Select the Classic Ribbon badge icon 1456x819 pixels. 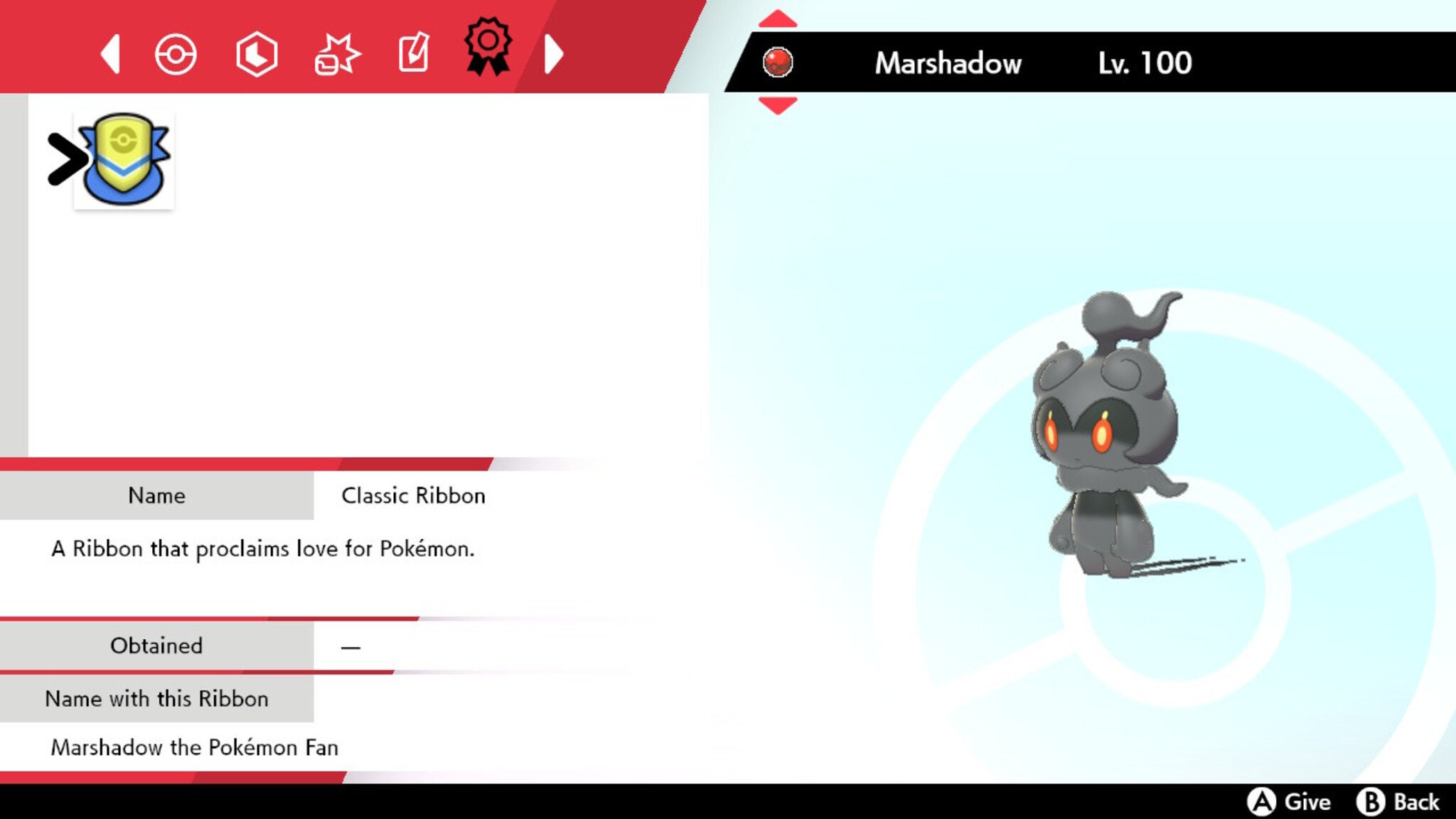point(124,160)
